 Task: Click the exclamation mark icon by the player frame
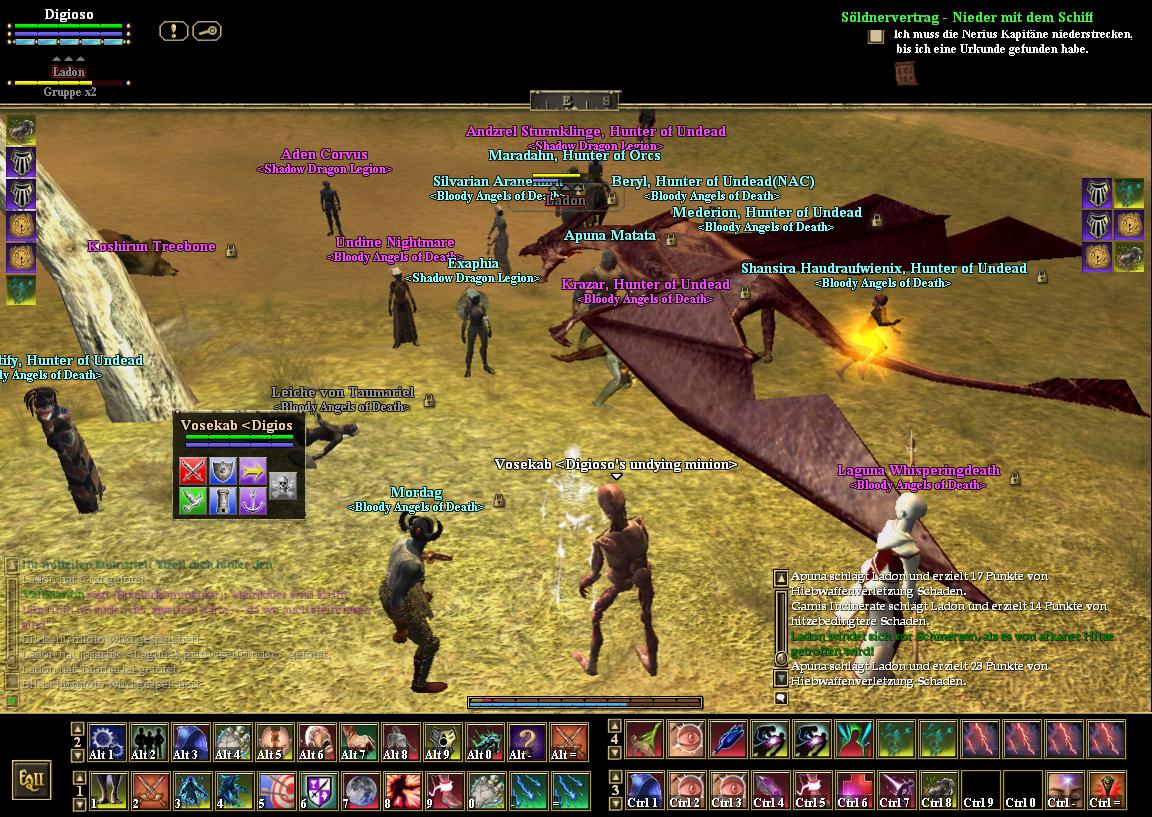(x=174, y=31)
